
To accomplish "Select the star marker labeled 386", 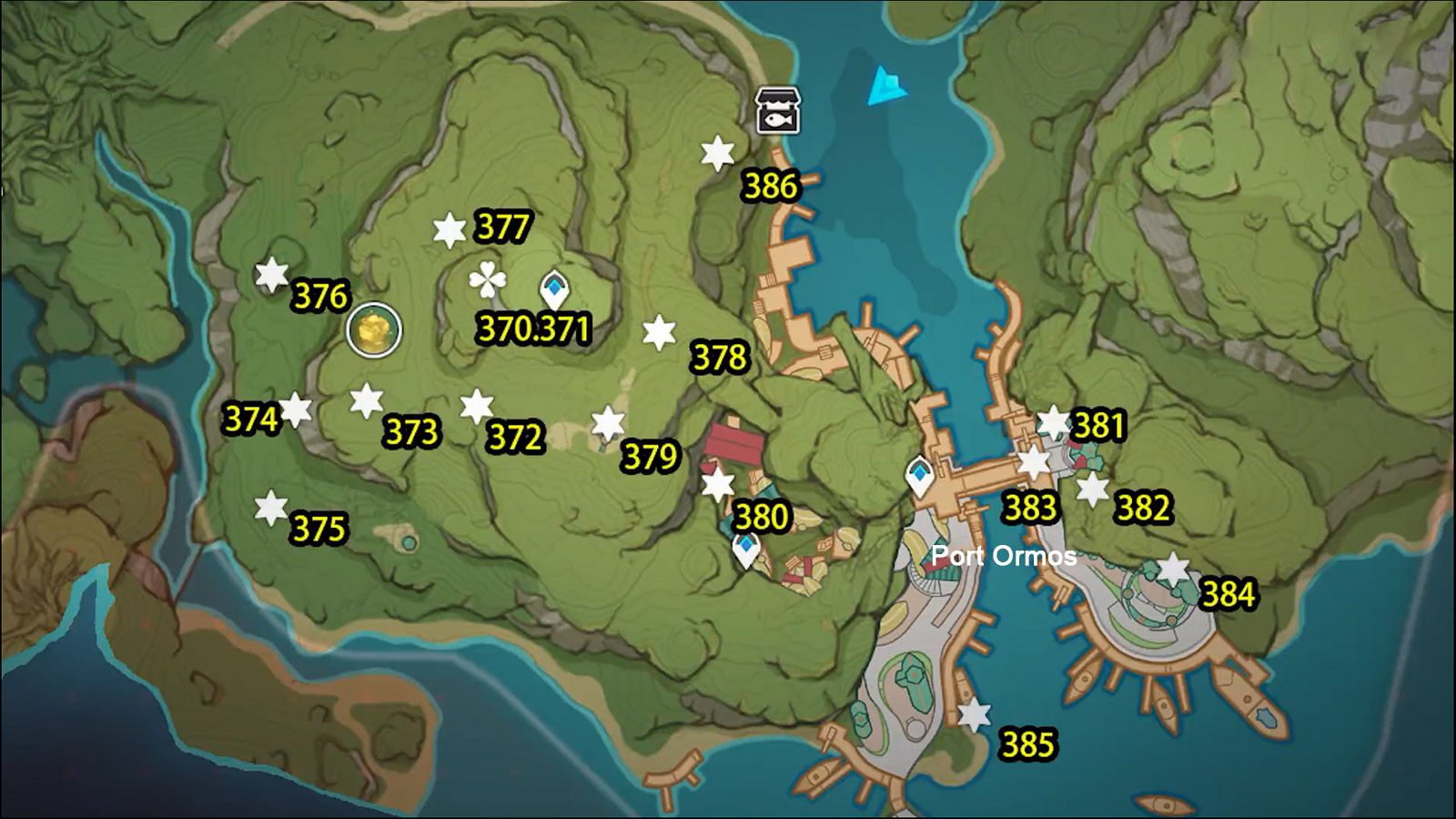I will pyautogui.click(x=715, y=152).
